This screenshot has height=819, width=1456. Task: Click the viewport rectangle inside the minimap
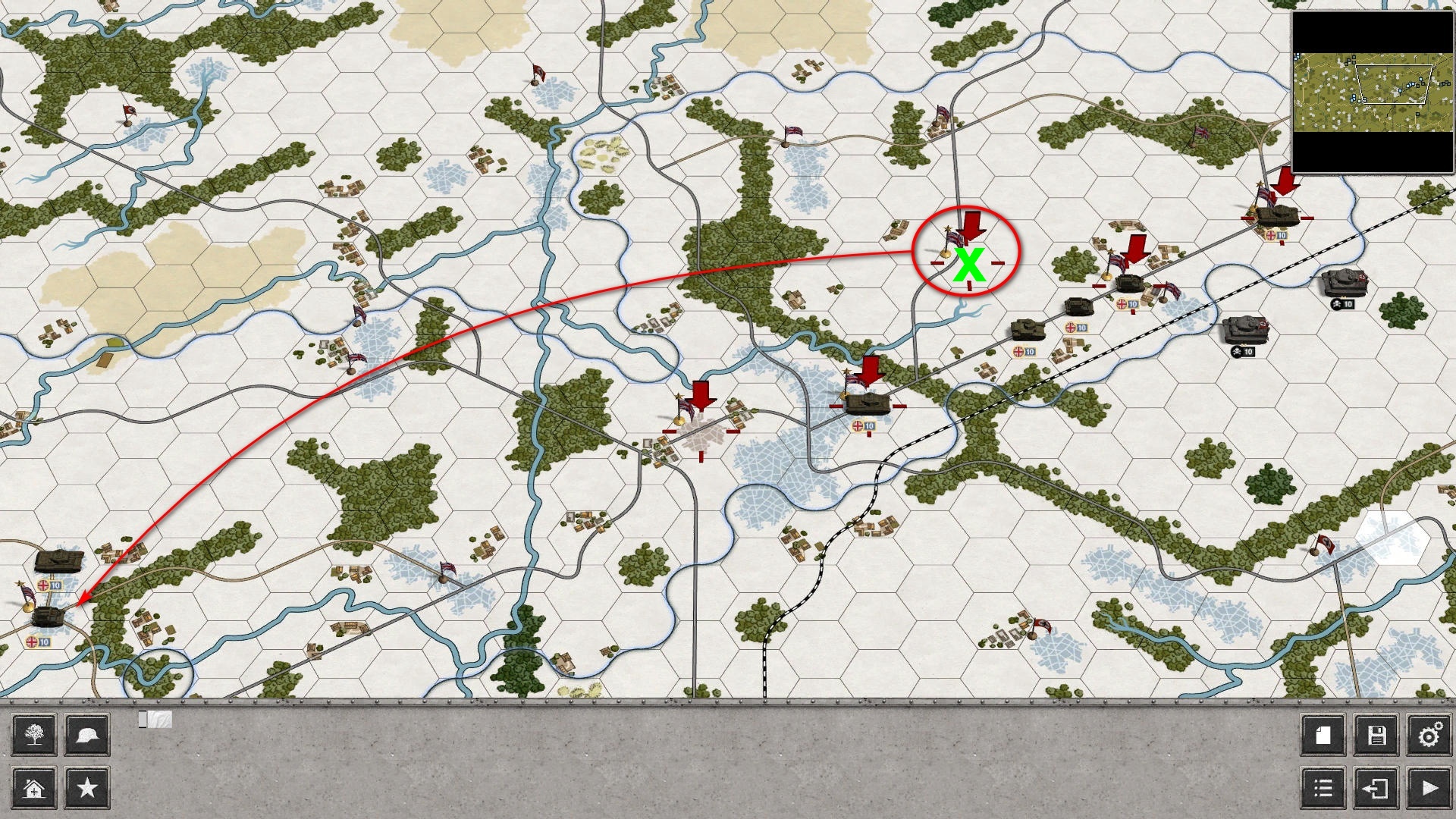pos(1395,83)
